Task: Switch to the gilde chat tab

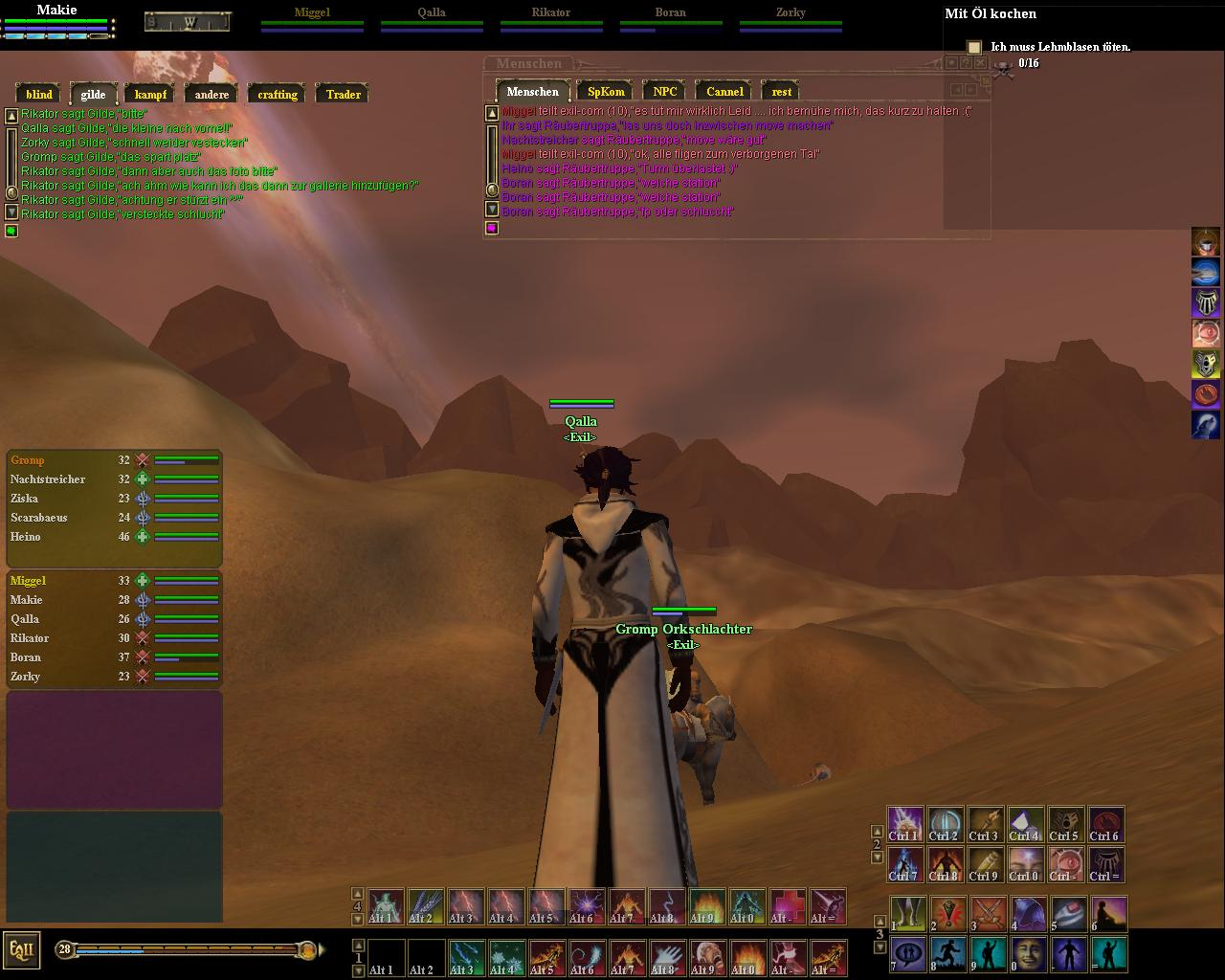Action: coord(93,95)
